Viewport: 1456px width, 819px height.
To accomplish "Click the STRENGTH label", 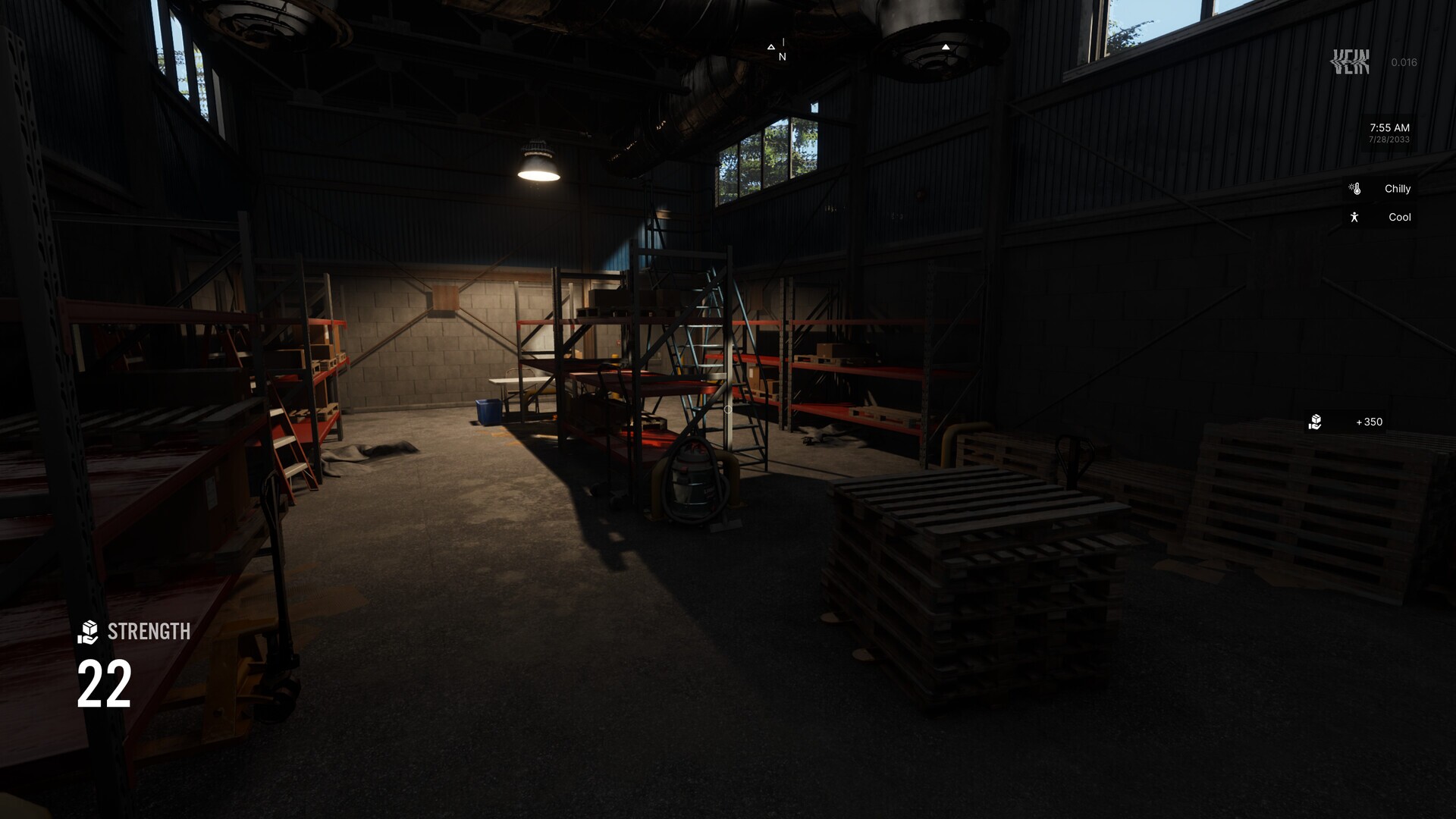I will coord(149,631).
